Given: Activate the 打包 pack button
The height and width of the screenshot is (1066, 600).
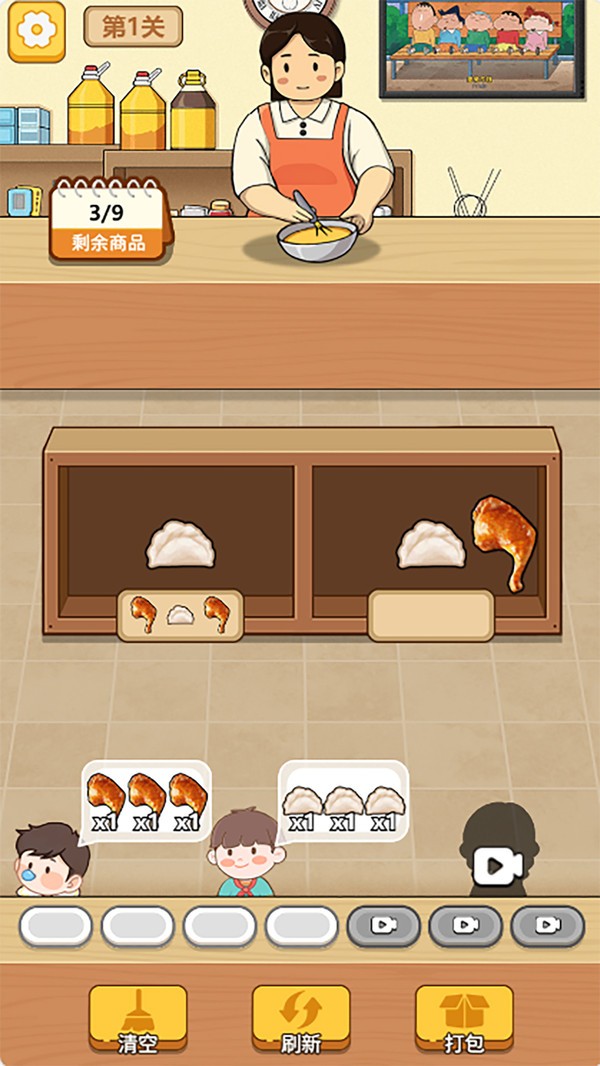Looking at the screenshot, I should [464, 1019].
